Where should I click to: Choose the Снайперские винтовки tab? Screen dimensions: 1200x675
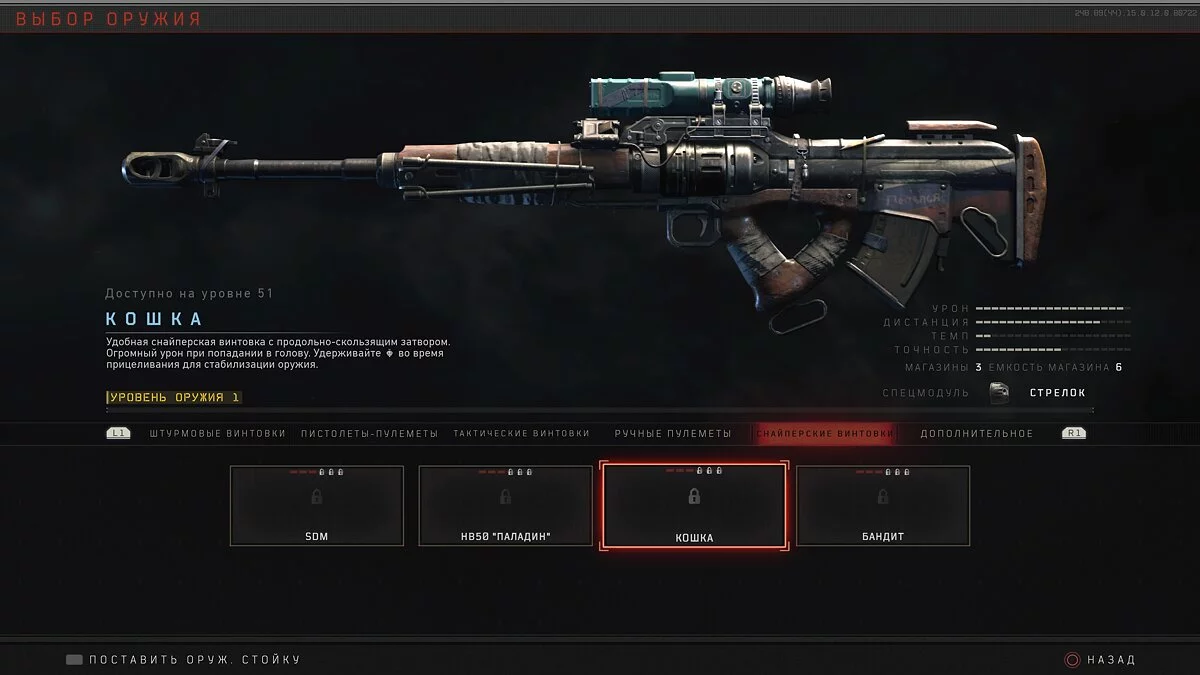[824, 433]
